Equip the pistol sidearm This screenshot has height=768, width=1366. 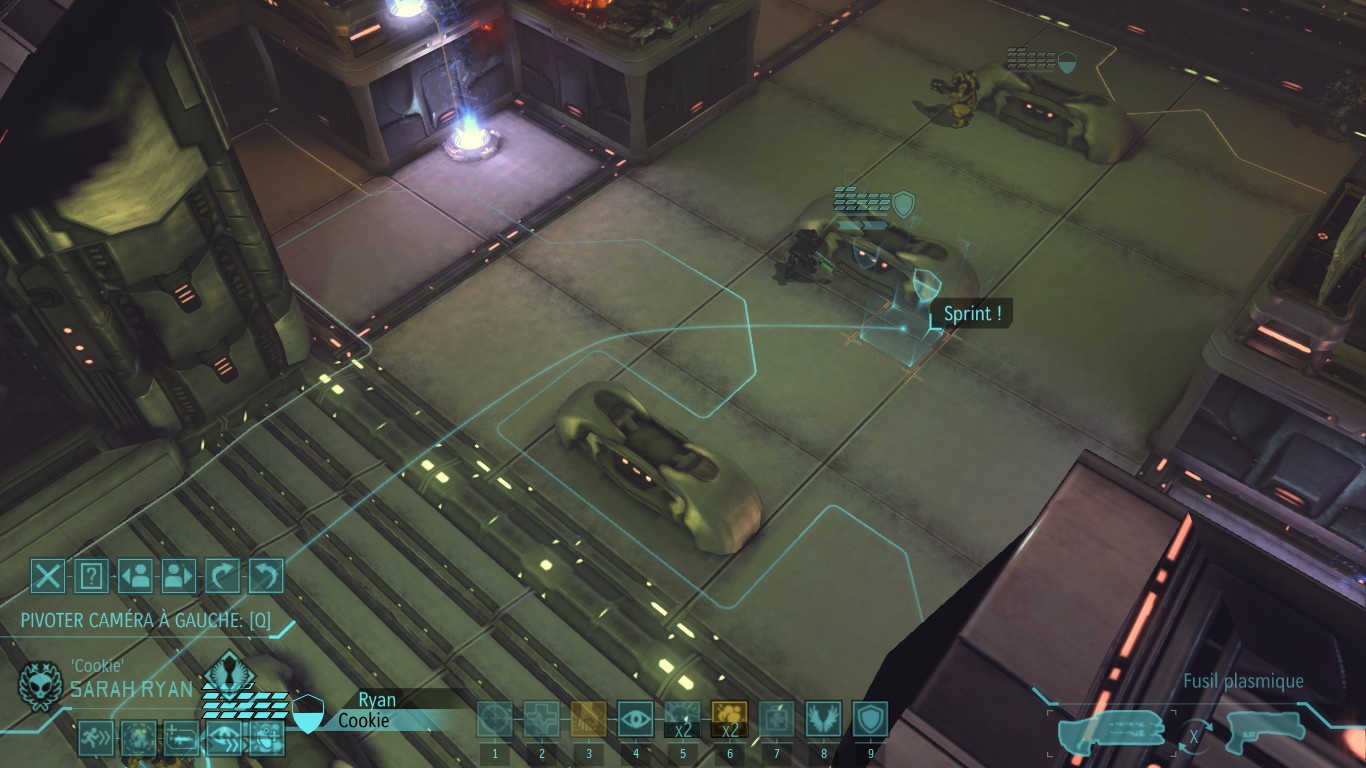click(x=1265, y=731)
